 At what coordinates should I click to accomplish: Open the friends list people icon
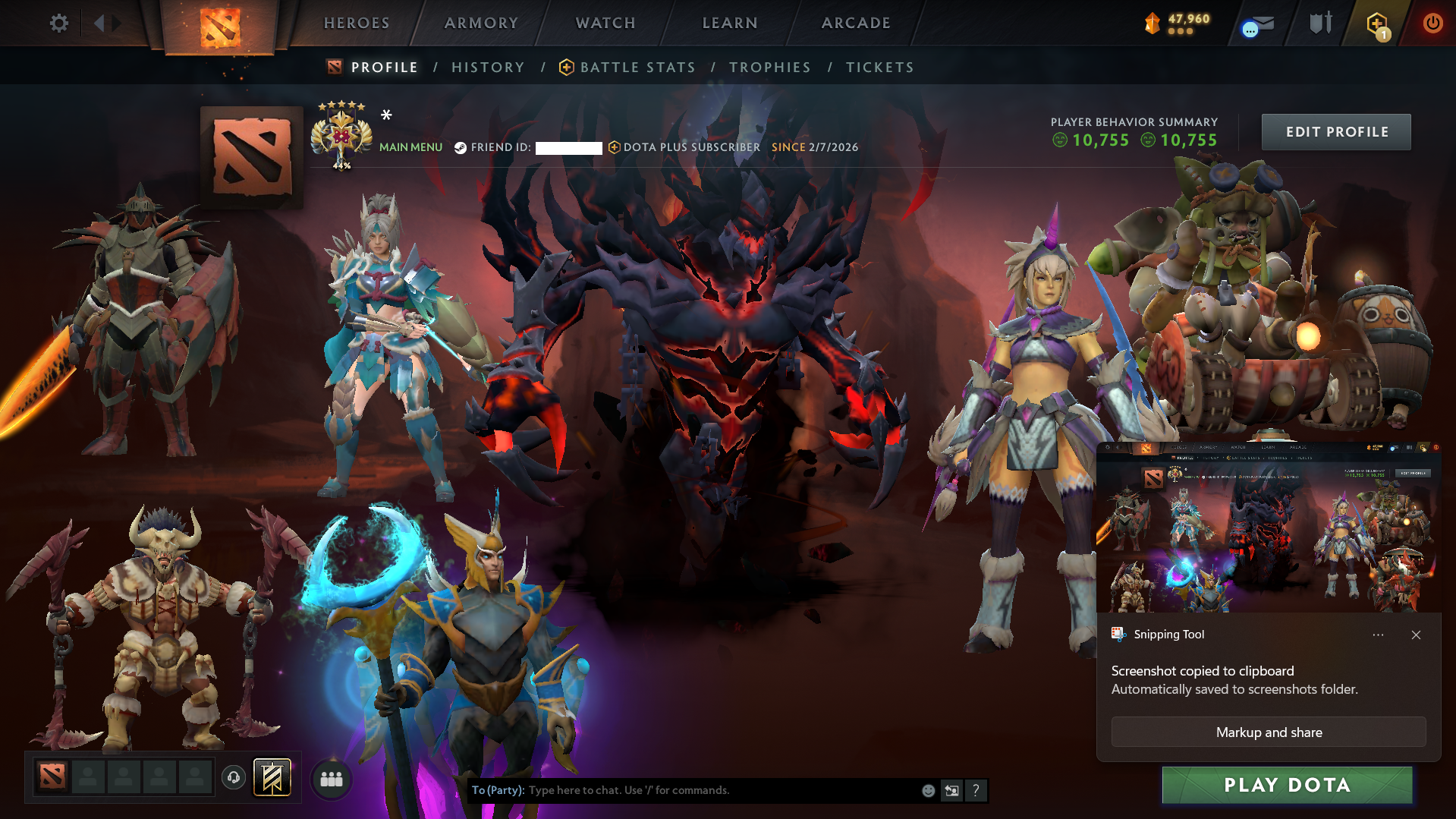[331, 779]
